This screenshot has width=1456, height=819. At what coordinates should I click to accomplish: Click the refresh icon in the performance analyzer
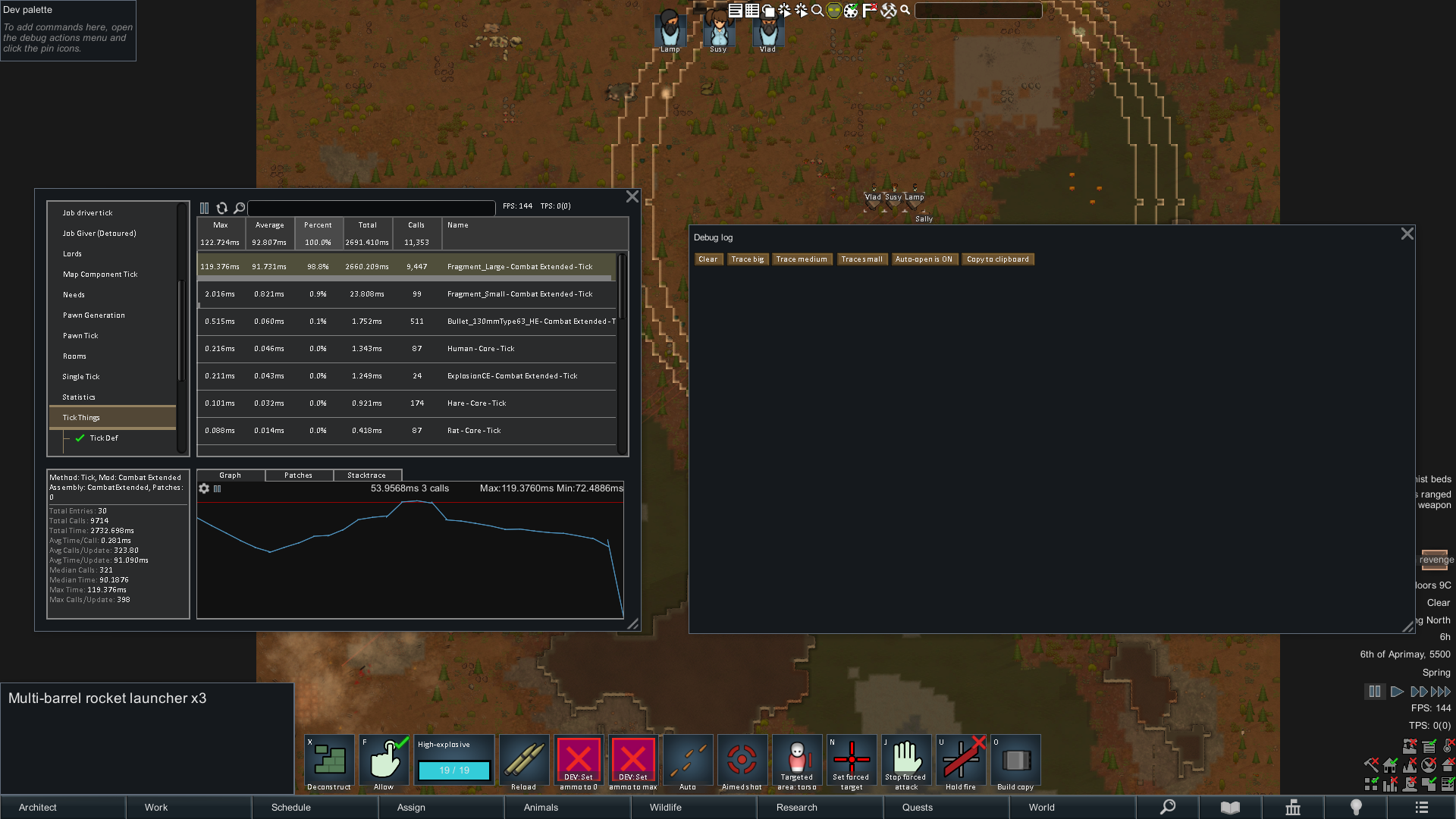point(222,208)
